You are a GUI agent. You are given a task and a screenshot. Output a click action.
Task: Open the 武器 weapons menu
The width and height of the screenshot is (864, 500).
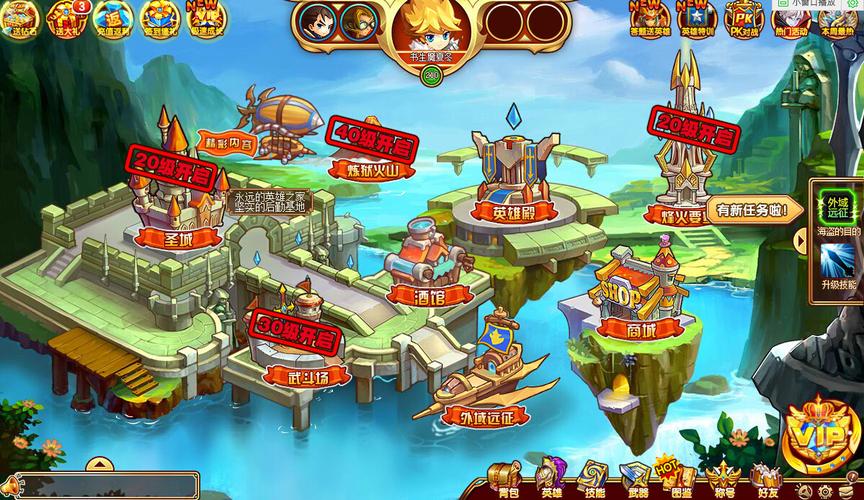(x=638, y=479)
